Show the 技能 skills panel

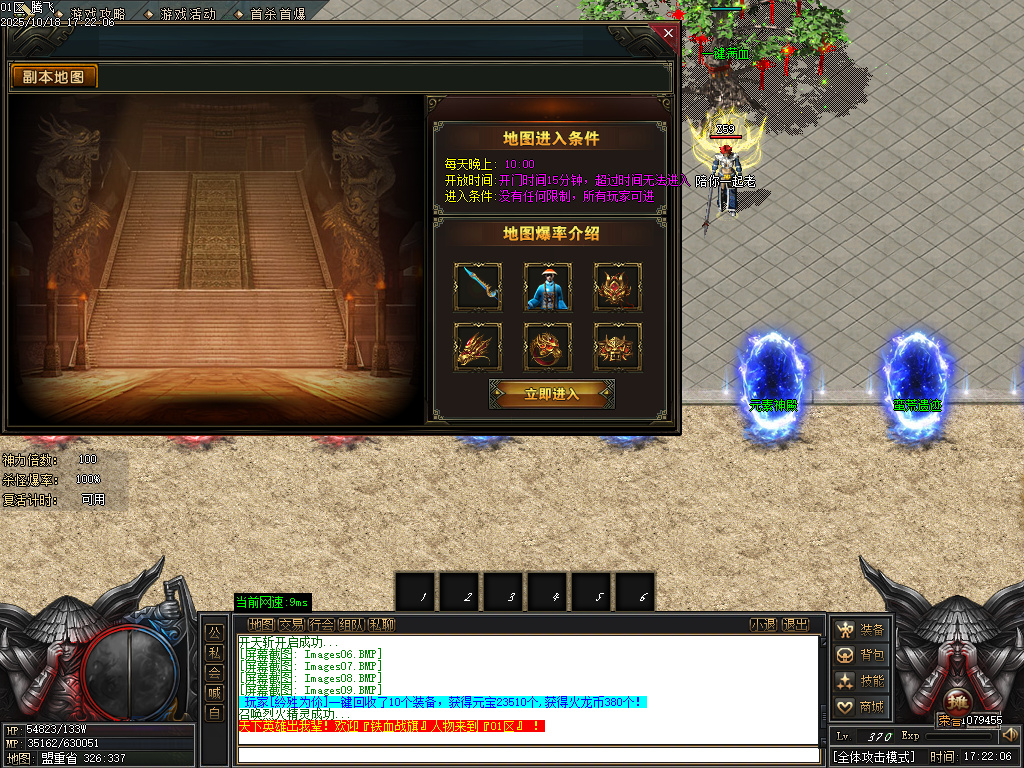tap(862, 681)
